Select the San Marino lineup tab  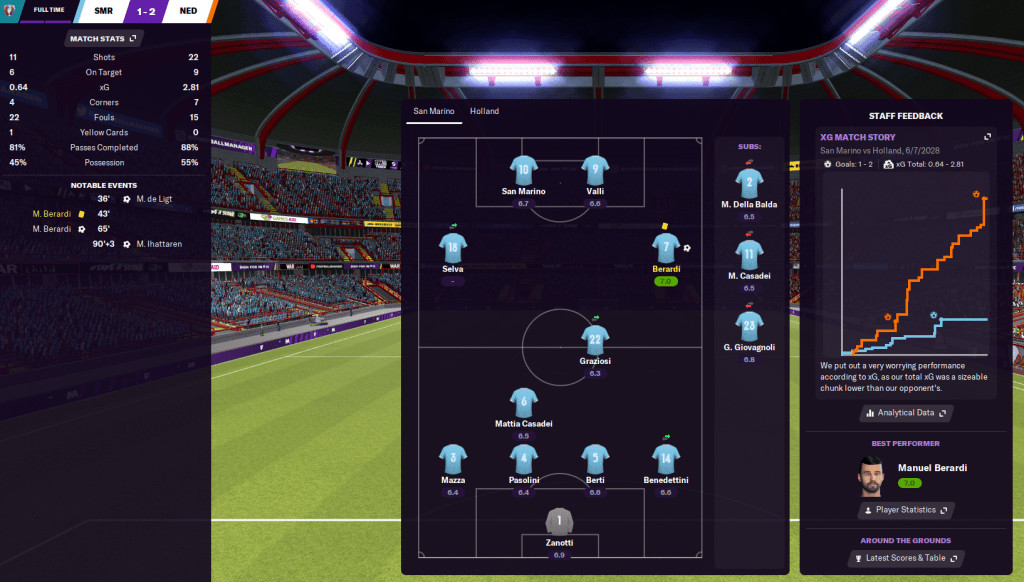[433, 111]
